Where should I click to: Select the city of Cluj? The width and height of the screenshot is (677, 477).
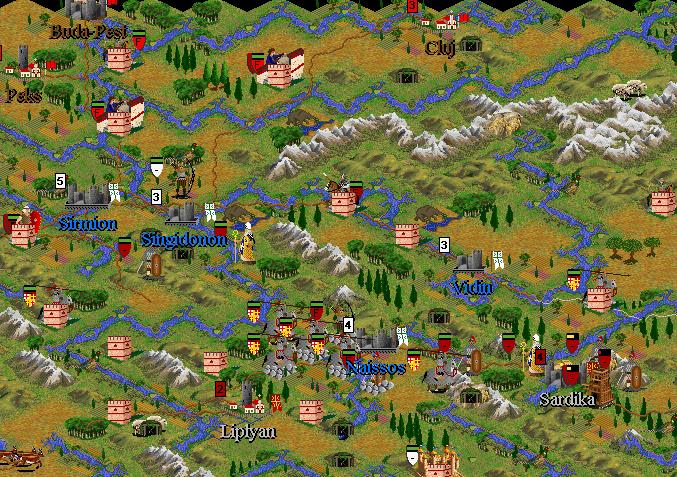pyautogui.click(x=448, y=23)
